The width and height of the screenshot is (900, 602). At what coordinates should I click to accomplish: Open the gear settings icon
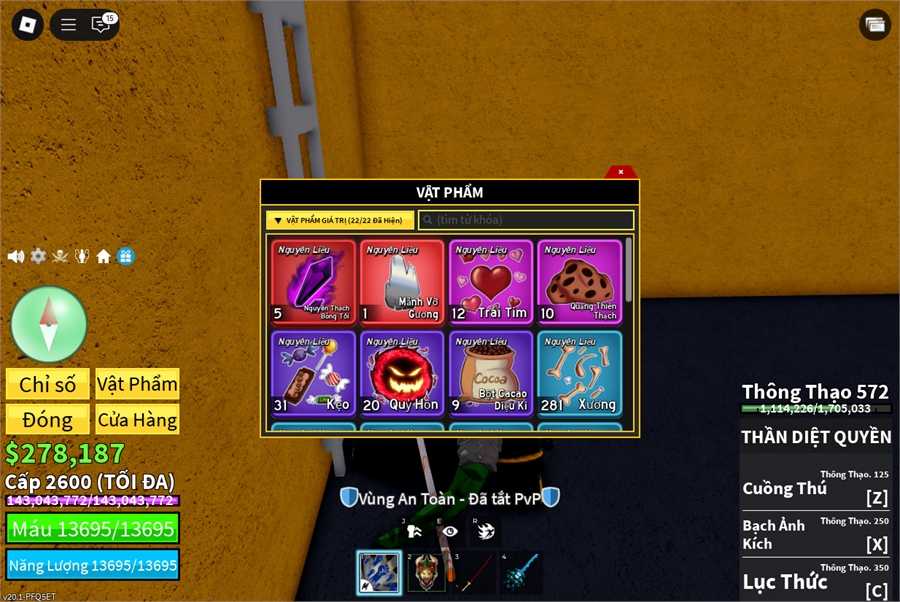38,256
